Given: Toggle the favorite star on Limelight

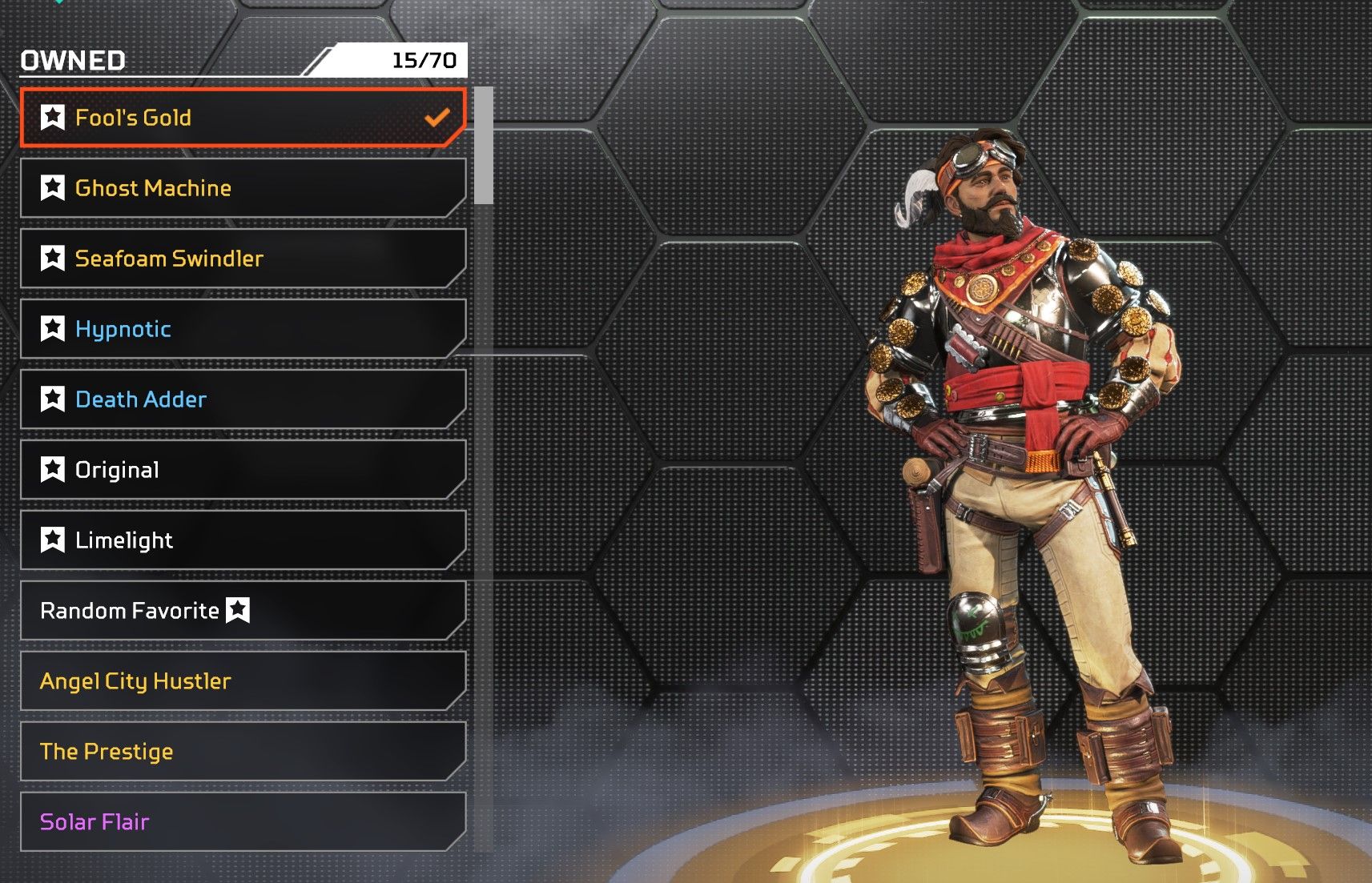Looking at the screenshot, I should point(53,540).
